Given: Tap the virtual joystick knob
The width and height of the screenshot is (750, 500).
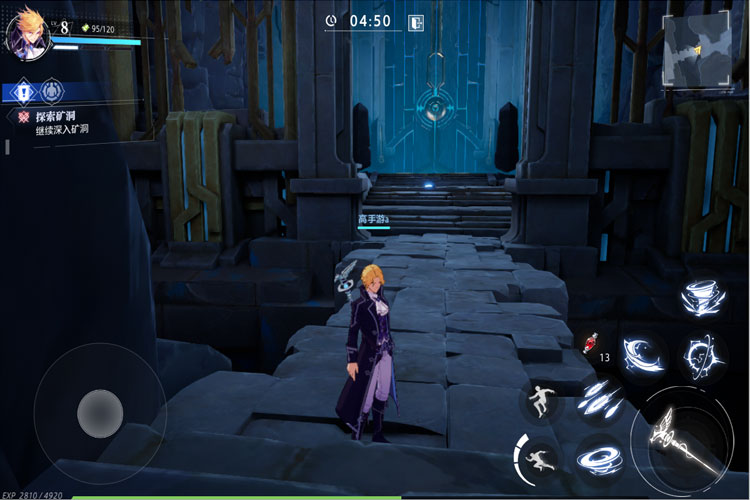Looking at the screenshot, I should pyautogui.click(x=100, y=409).
